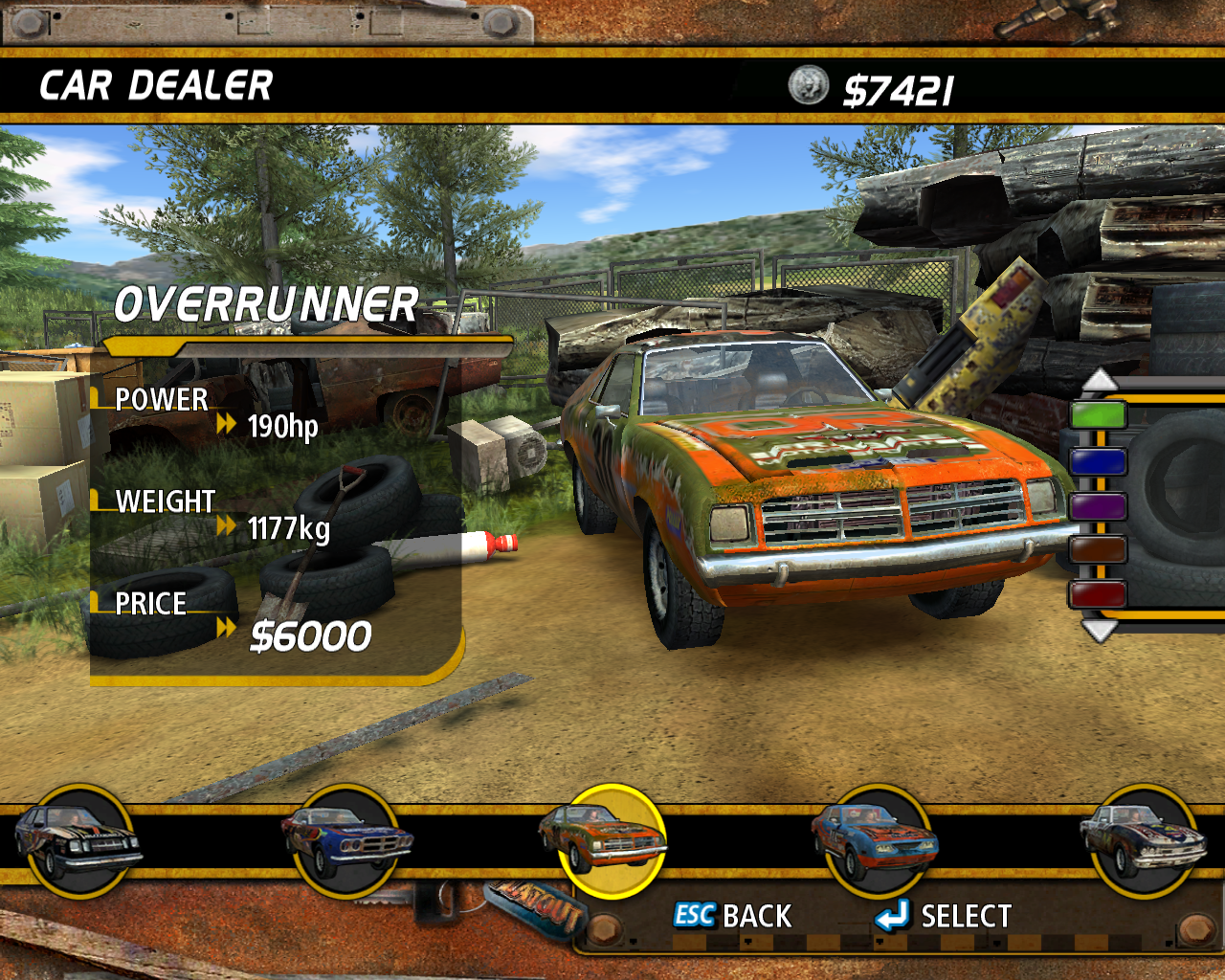Choose the blue paint color swatch
The width and height of the screenshot is (1225, 980).
[1098, 461]
